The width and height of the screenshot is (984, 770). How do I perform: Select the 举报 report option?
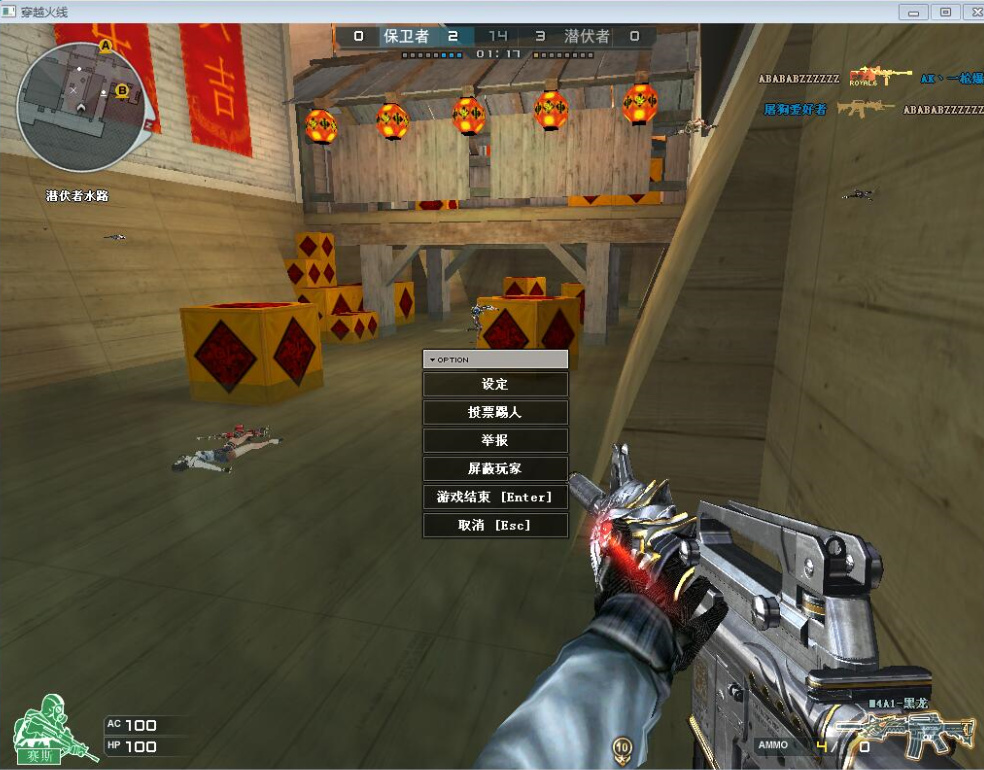495,440
